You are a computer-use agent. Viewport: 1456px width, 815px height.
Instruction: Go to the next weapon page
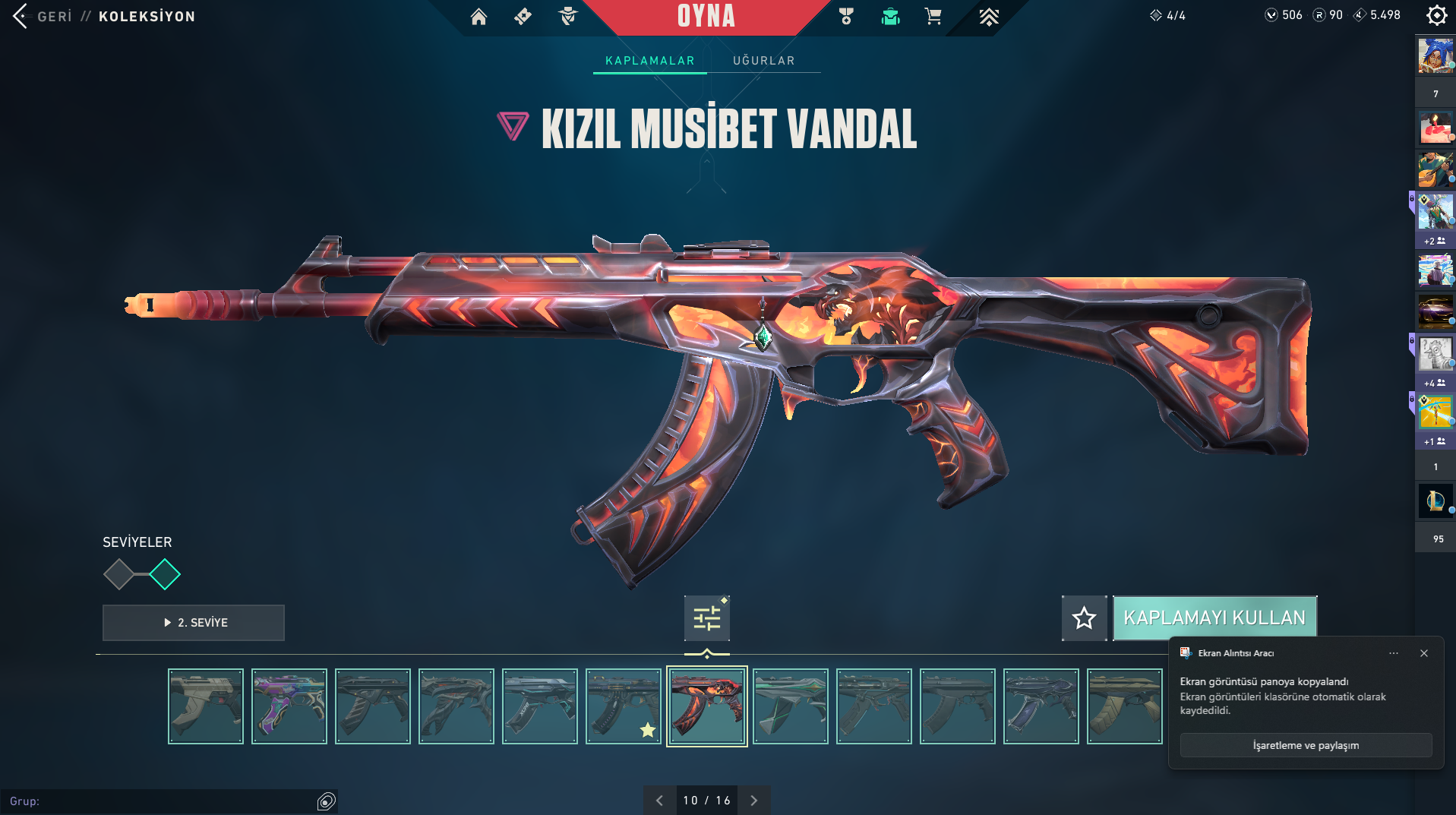(x=753, y=801)
